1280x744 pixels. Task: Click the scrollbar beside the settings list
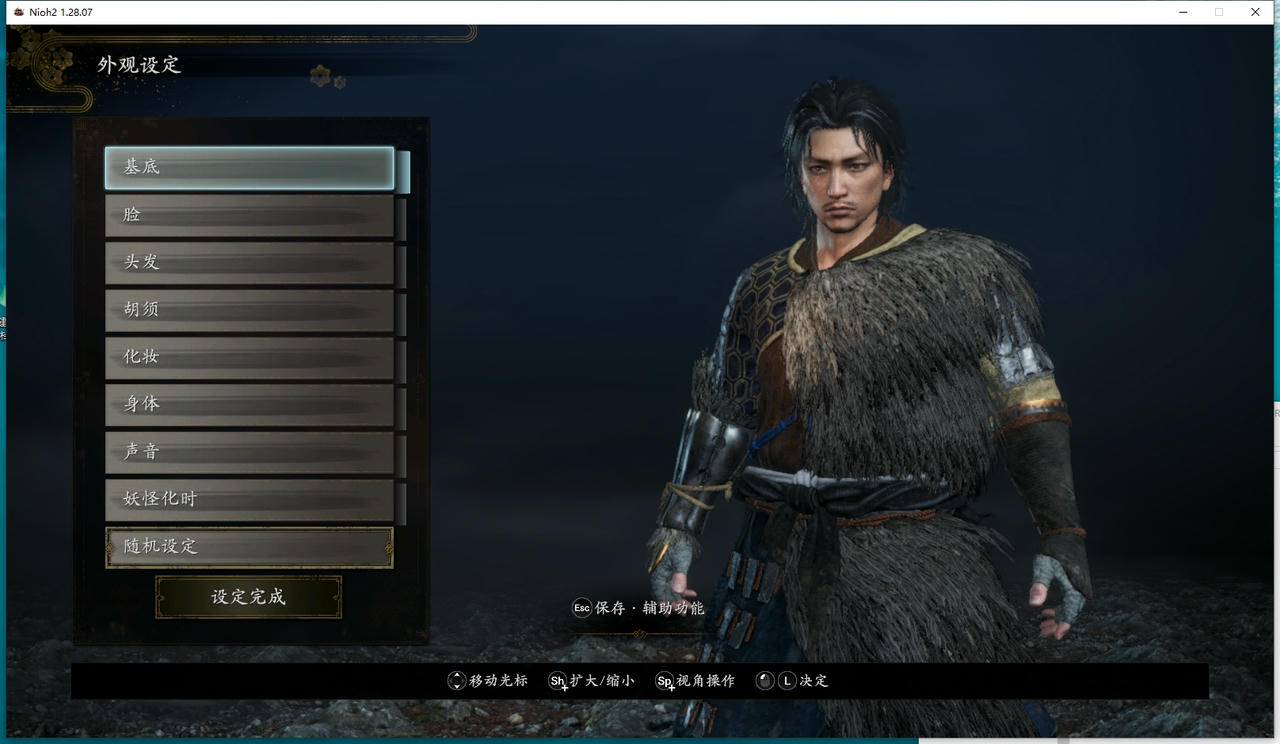coord(406,350)
